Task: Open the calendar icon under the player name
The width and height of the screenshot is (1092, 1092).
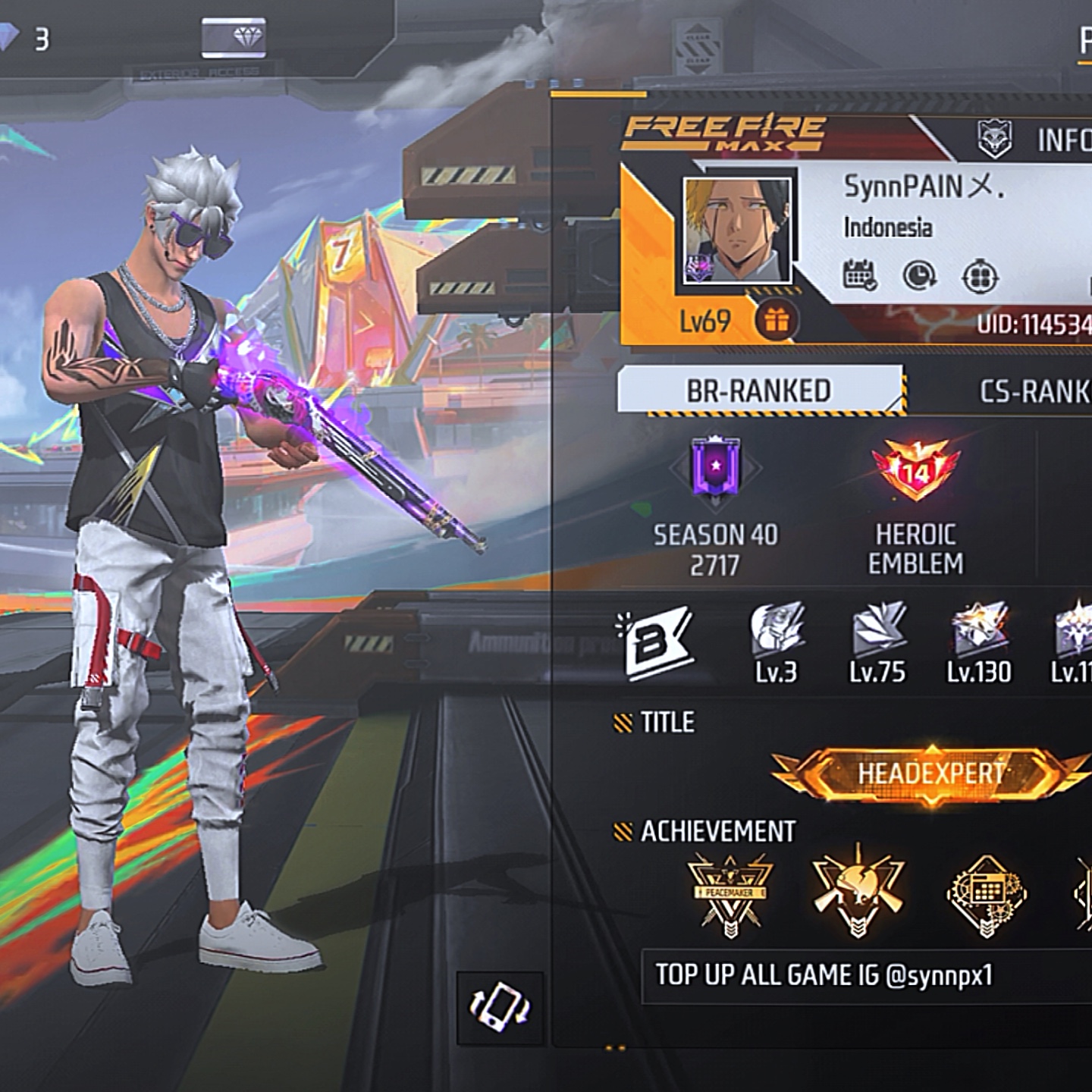Action: 860,275
